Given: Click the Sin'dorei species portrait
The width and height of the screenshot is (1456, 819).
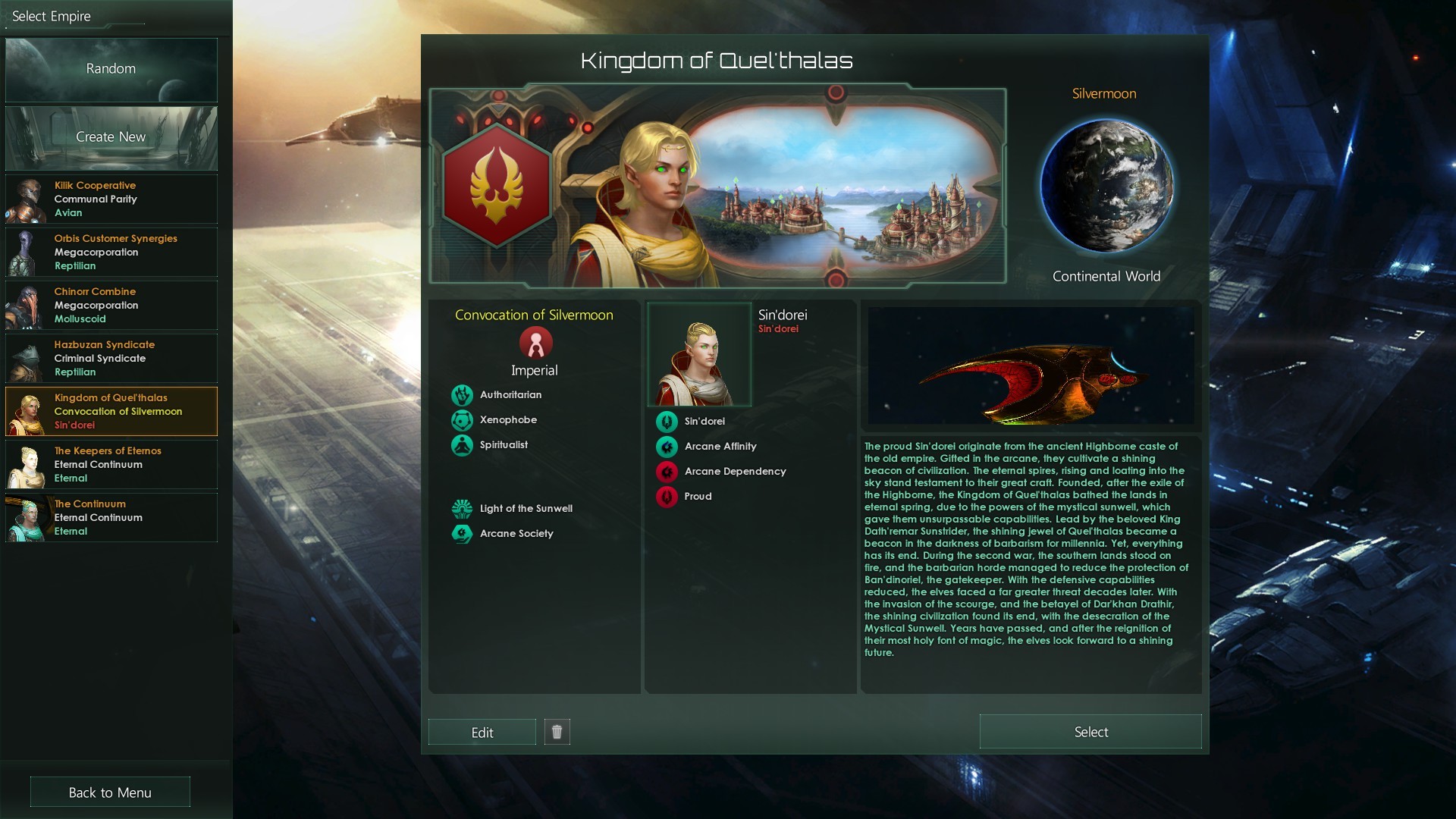Looking at the screenshot, I should click(699, 355).
